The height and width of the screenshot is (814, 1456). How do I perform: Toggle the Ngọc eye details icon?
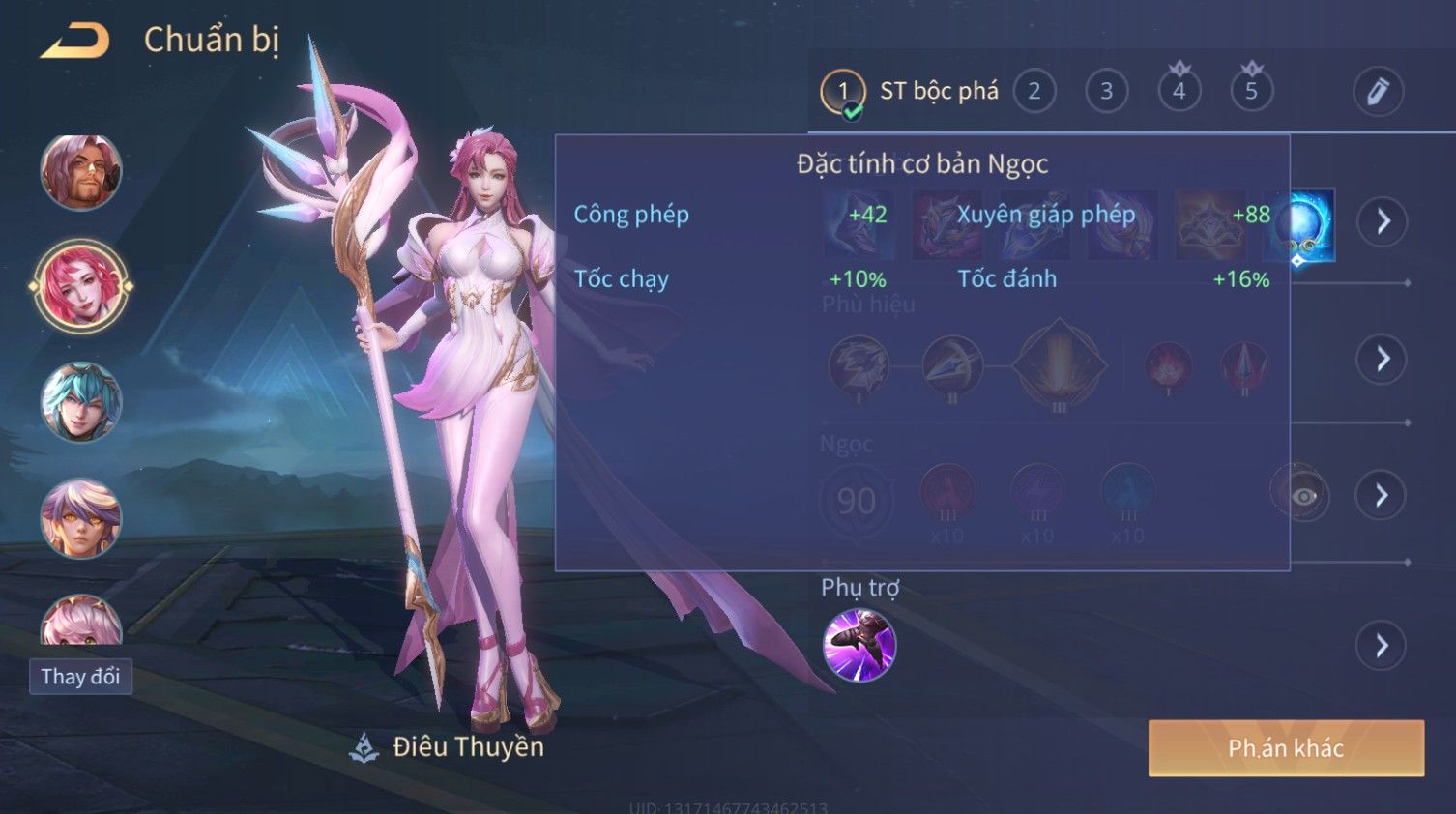[x=1302, y=496]
